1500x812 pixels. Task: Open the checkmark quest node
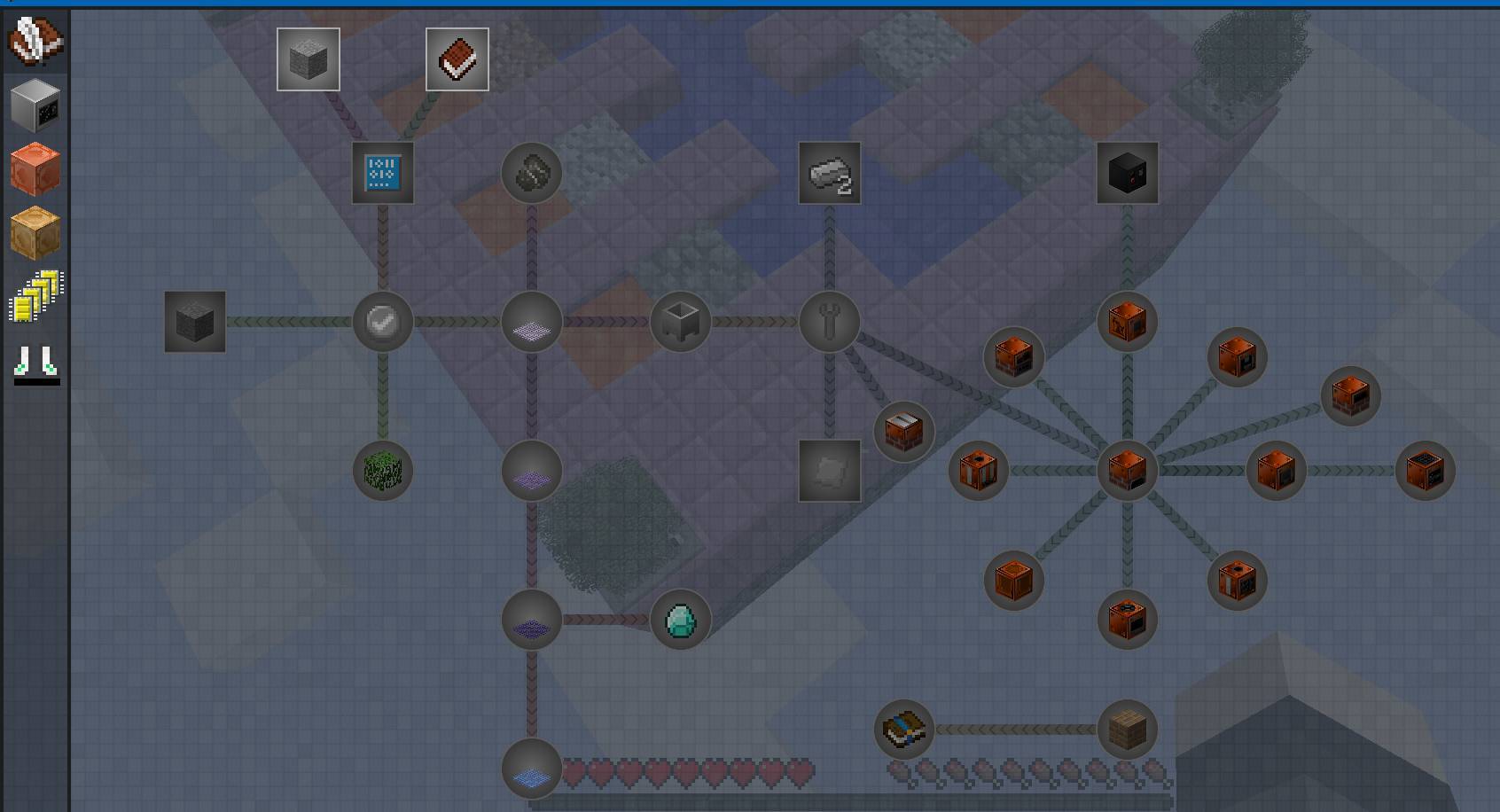pos(383,322)
